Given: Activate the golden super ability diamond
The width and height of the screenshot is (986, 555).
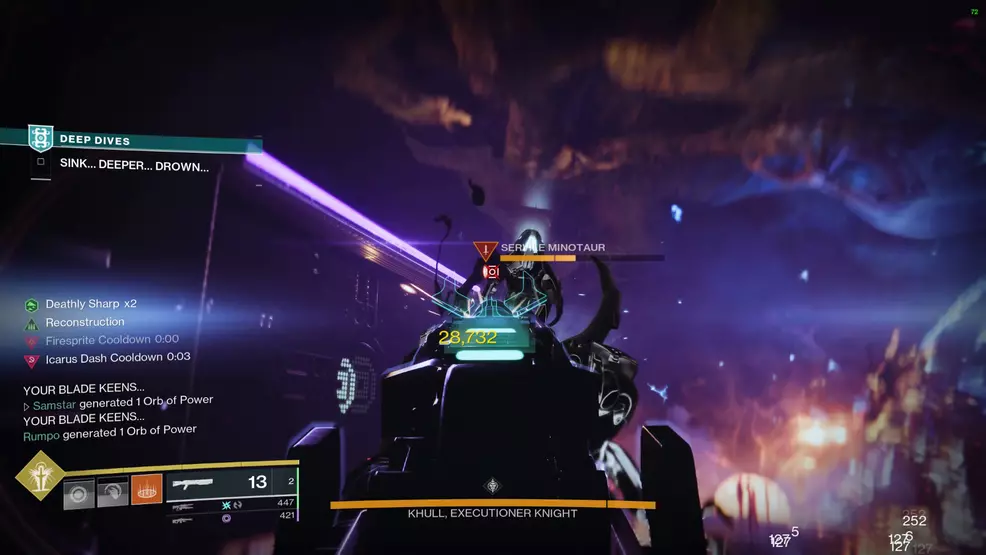Looking at the screenshot, I should pos(39,474).
